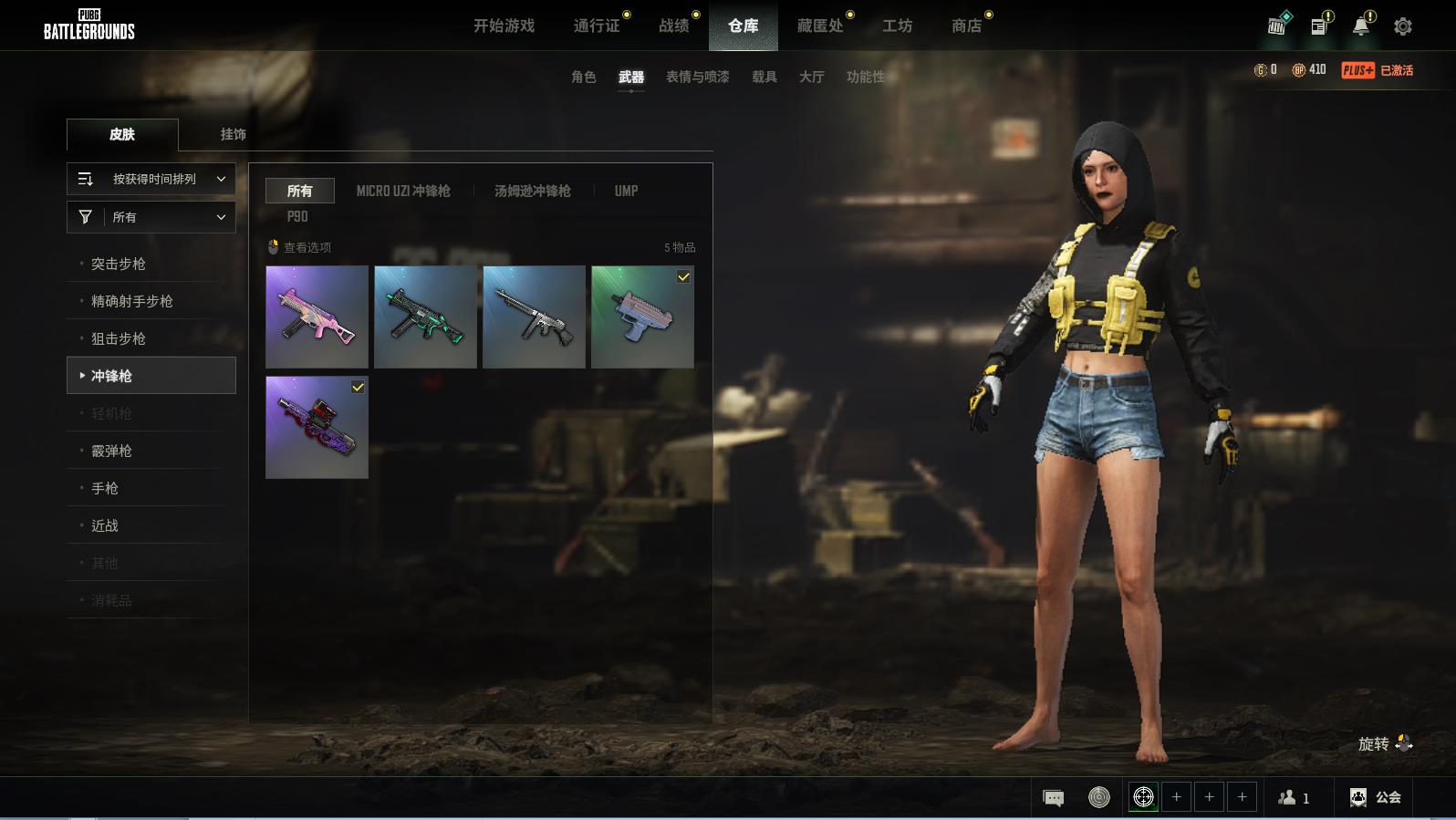Select the pink UMP skin thumbnail
Viewport: 1456px width, 820px height.
pos(317,317)
